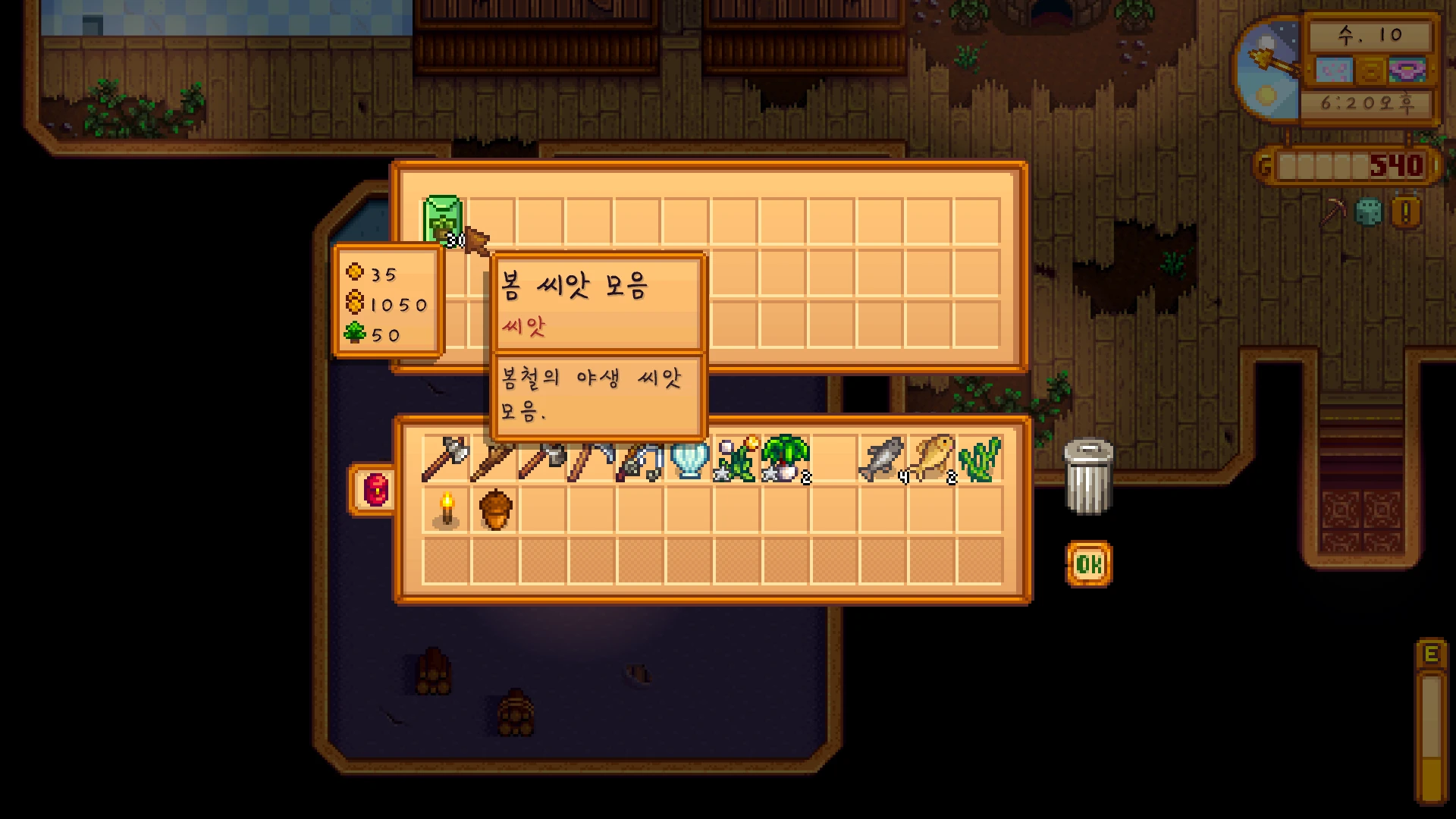Select the fishing rod slot
This screenshot has width=1456, height=819.
[639, 460]
